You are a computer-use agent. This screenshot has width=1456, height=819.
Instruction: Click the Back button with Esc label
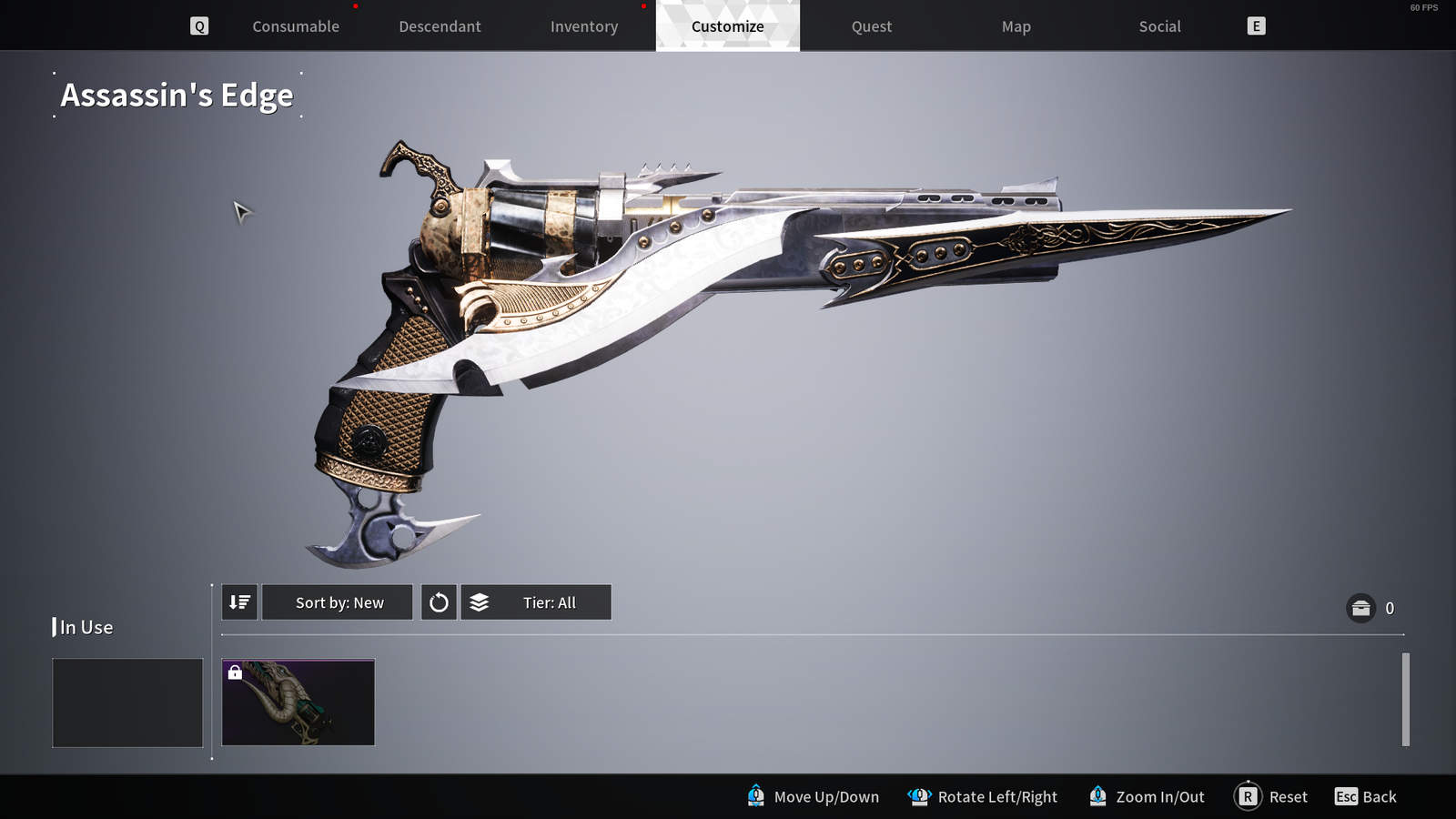(x=1365, y=796)
